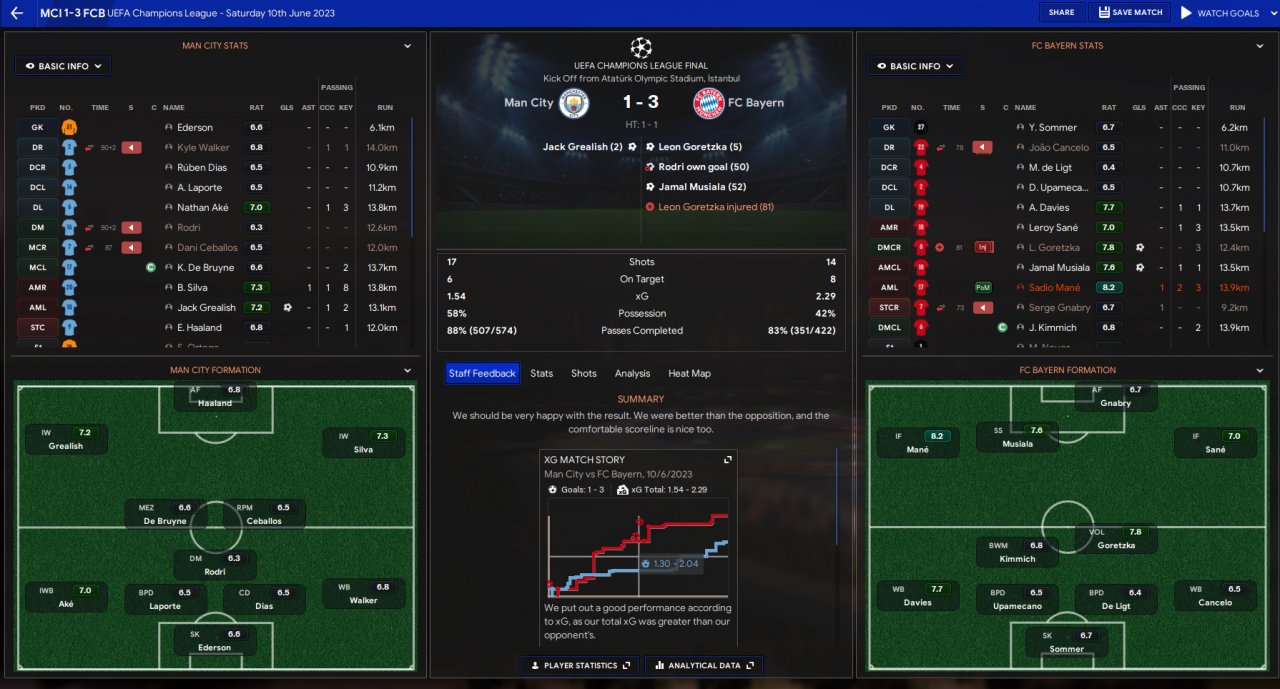Open the Analytical Data panel
The image size is (1280, 689).
click(704, 665)
